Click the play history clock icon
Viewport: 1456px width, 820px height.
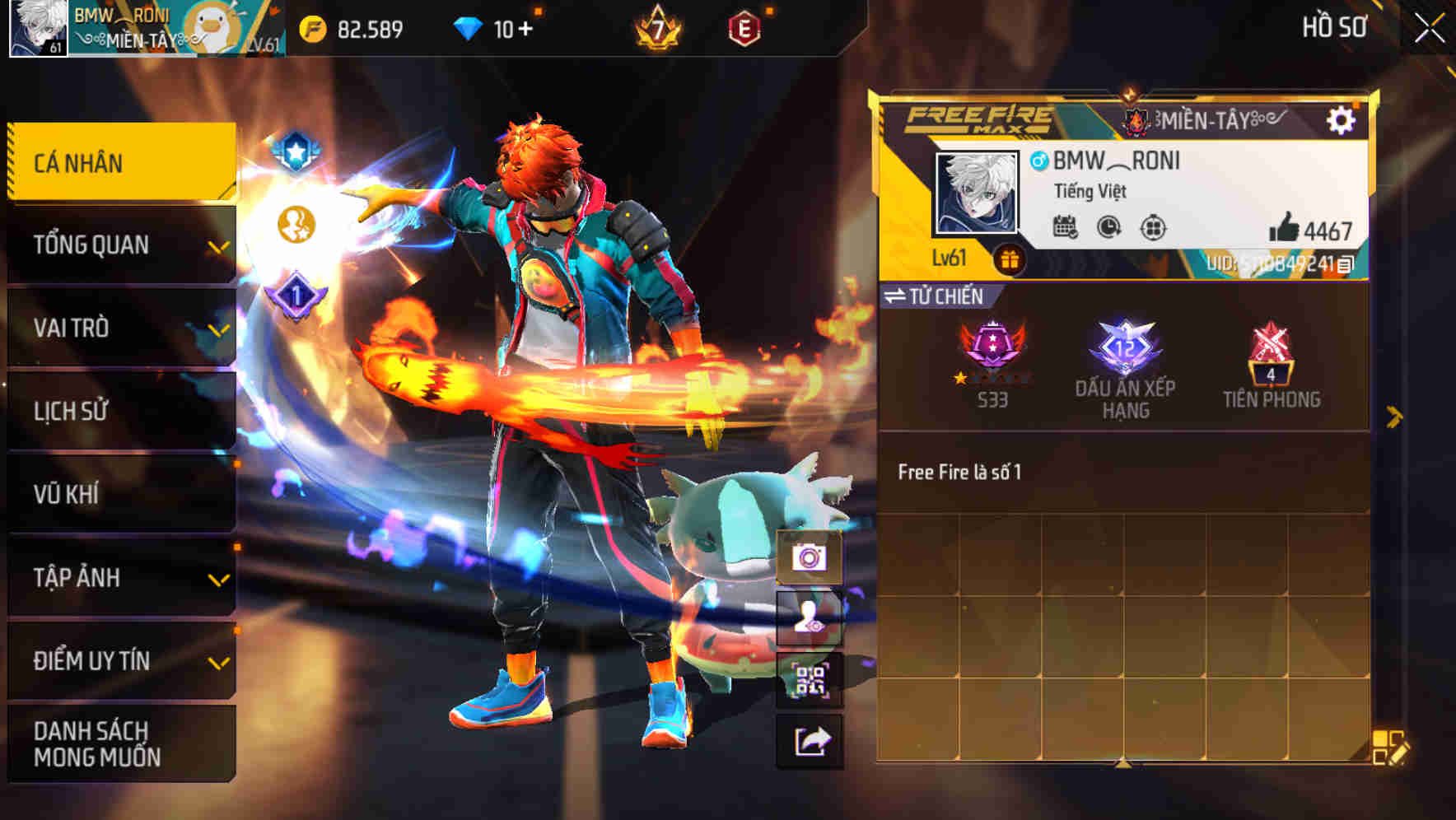click(1107, 228)
